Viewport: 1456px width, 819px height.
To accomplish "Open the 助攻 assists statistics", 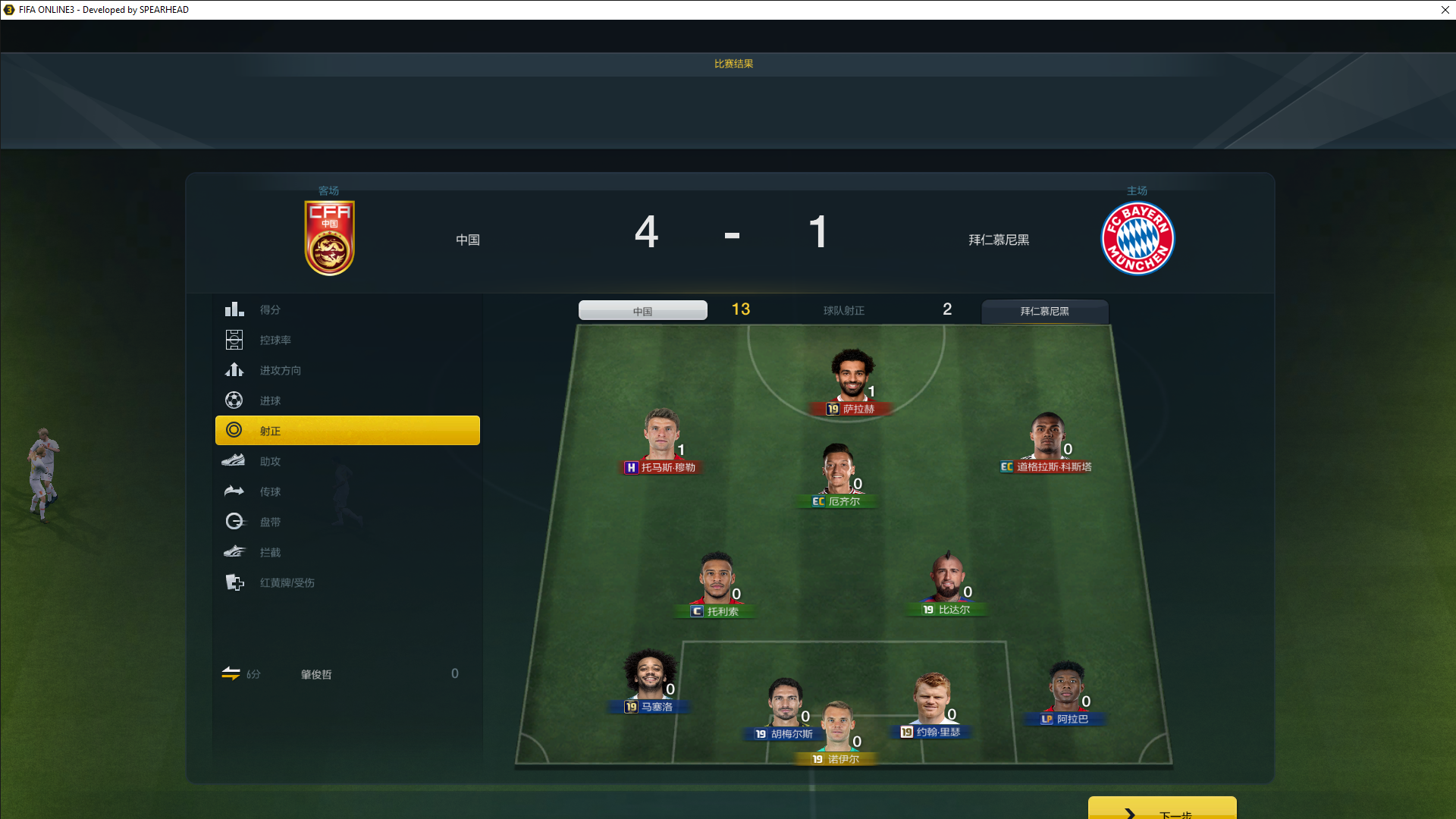I will (x=270, y=461).
